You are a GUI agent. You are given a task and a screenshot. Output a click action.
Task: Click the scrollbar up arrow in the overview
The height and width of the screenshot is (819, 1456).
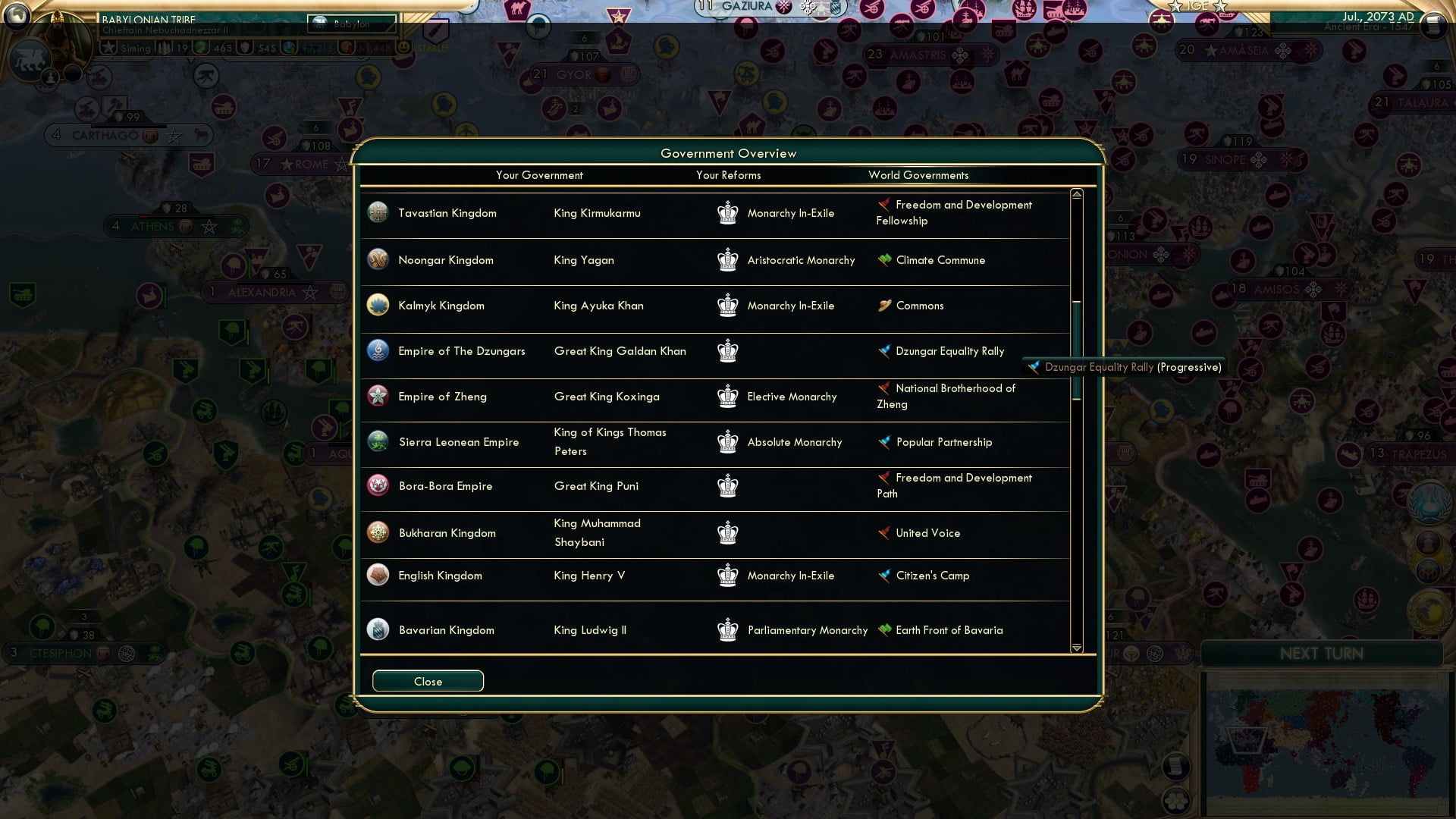coord(1075,194)
